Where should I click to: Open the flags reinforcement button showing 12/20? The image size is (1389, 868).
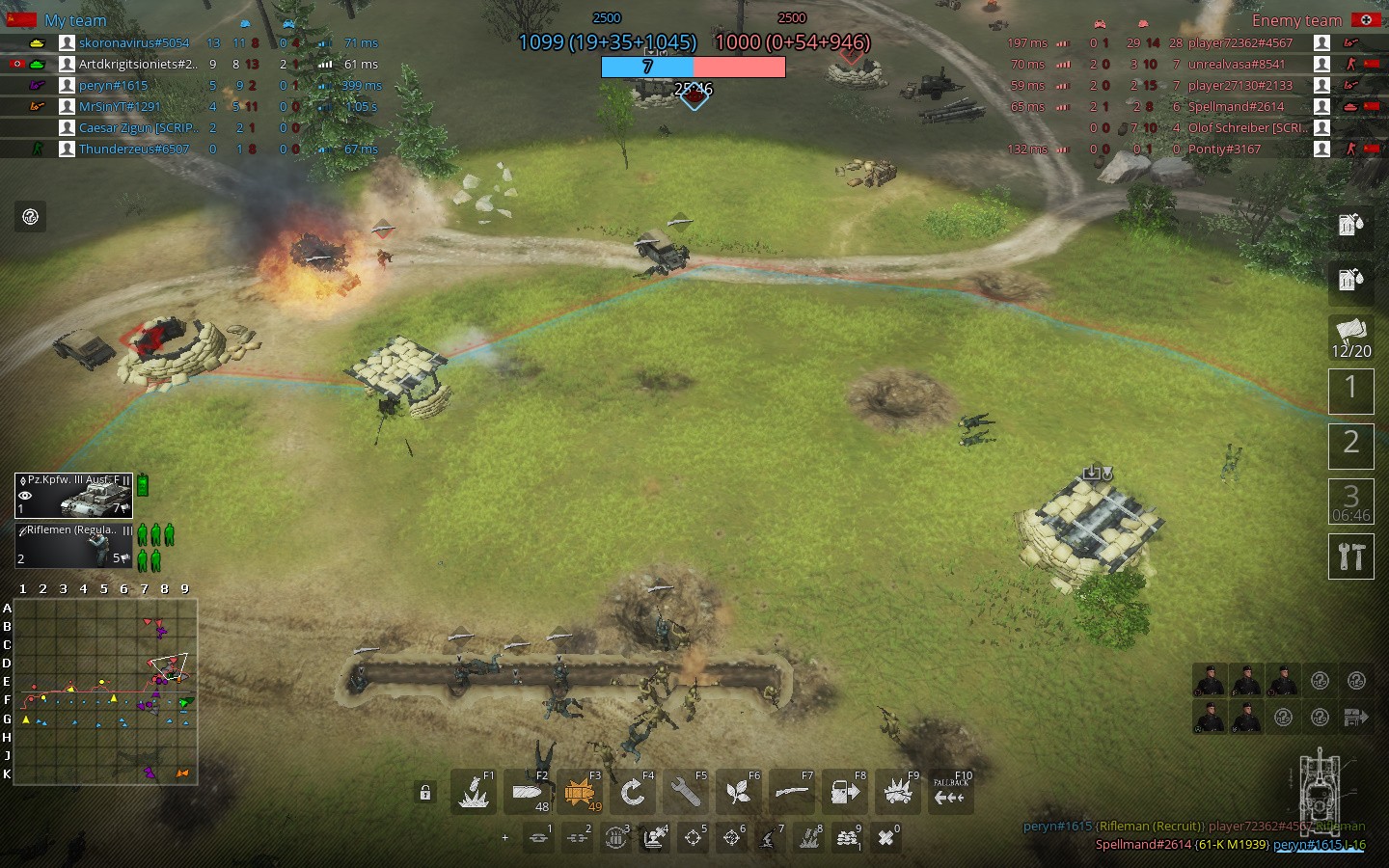1350,338
